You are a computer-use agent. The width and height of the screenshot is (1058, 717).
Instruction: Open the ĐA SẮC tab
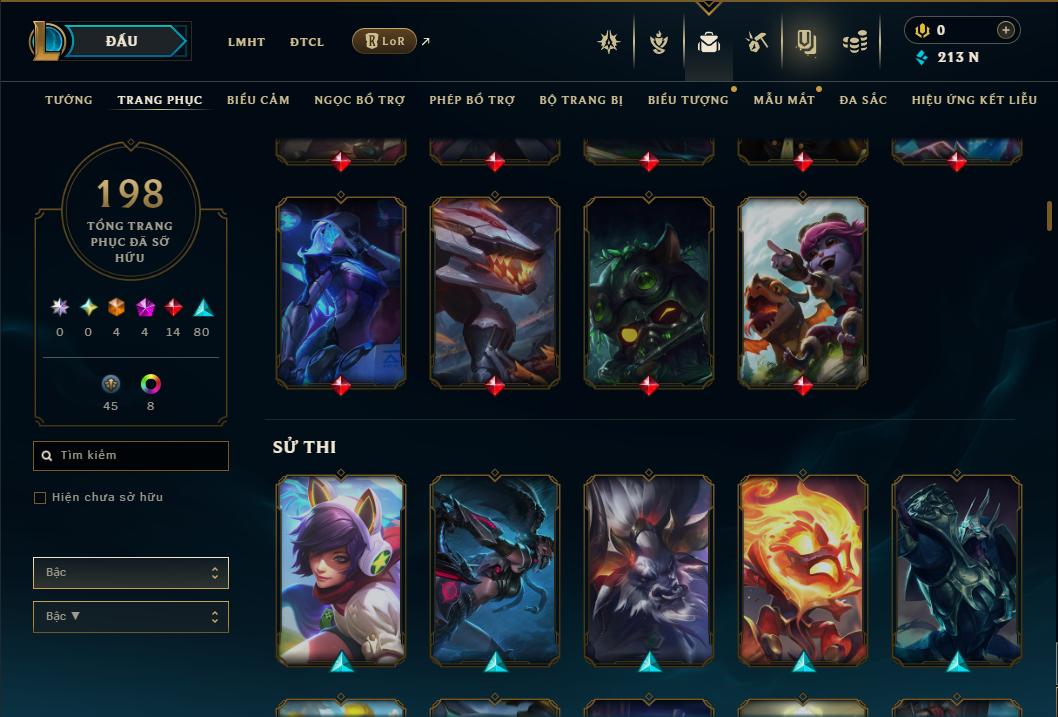tap(863, 100)
